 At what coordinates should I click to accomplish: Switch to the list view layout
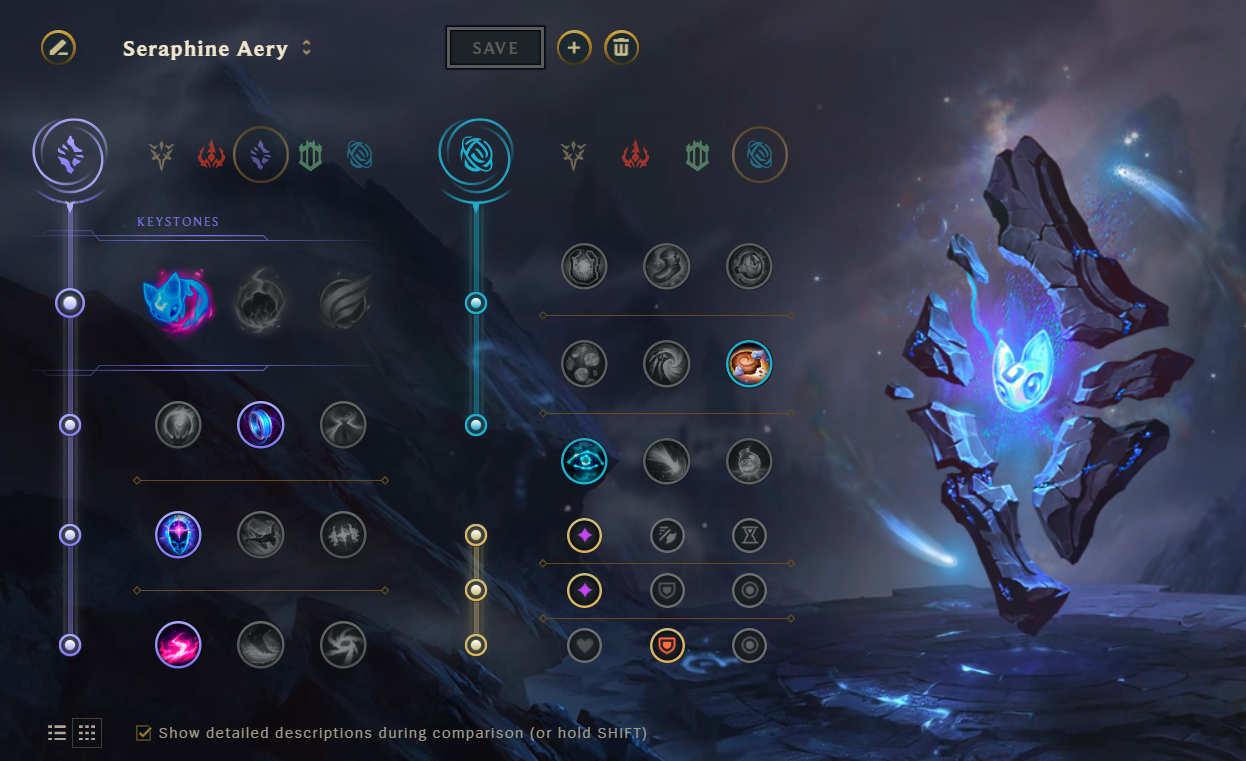coord(57,733)
